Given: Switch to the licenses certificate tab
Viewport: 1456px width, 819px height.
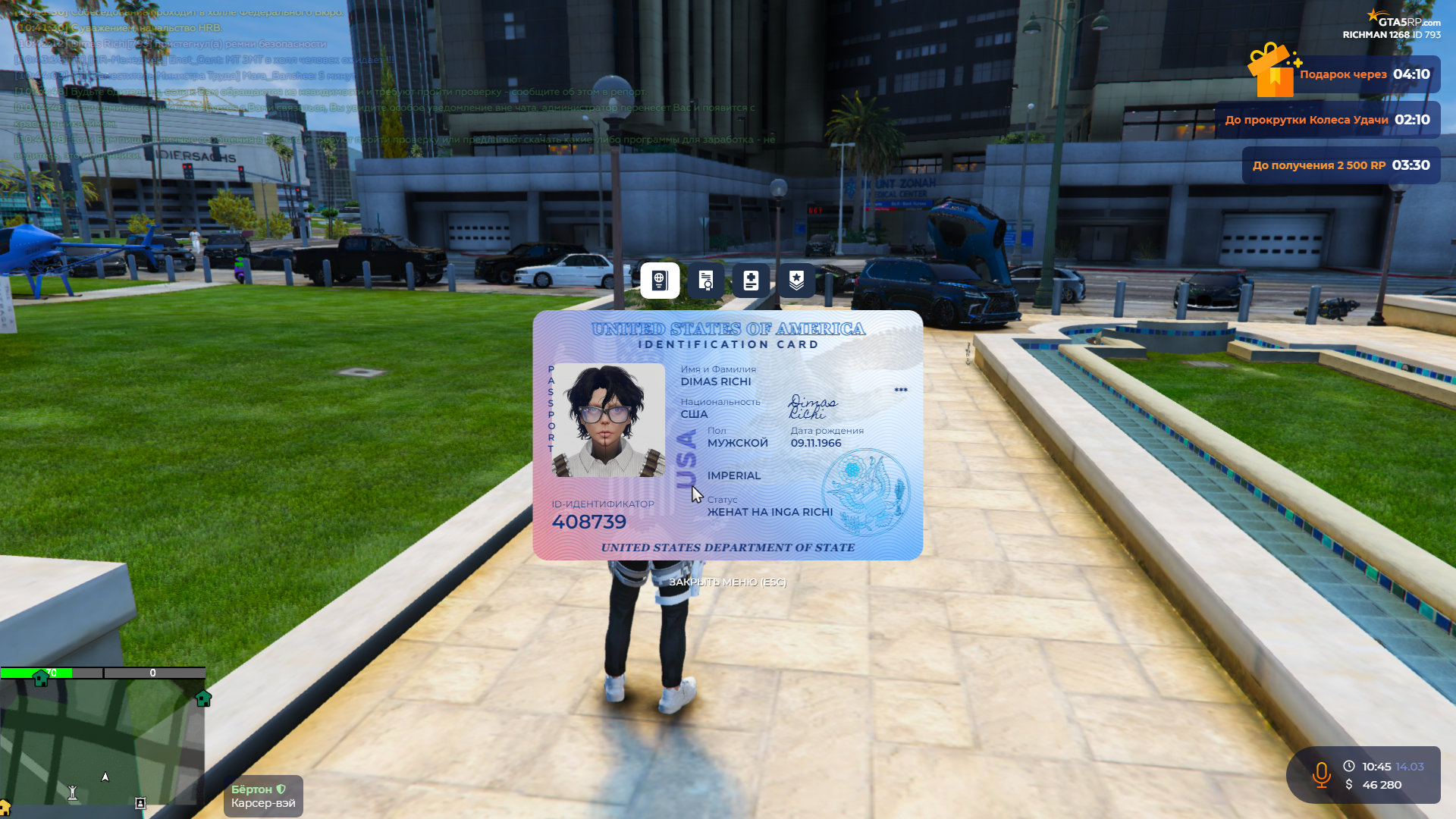Looking at the screenshot, I should 705,281.
